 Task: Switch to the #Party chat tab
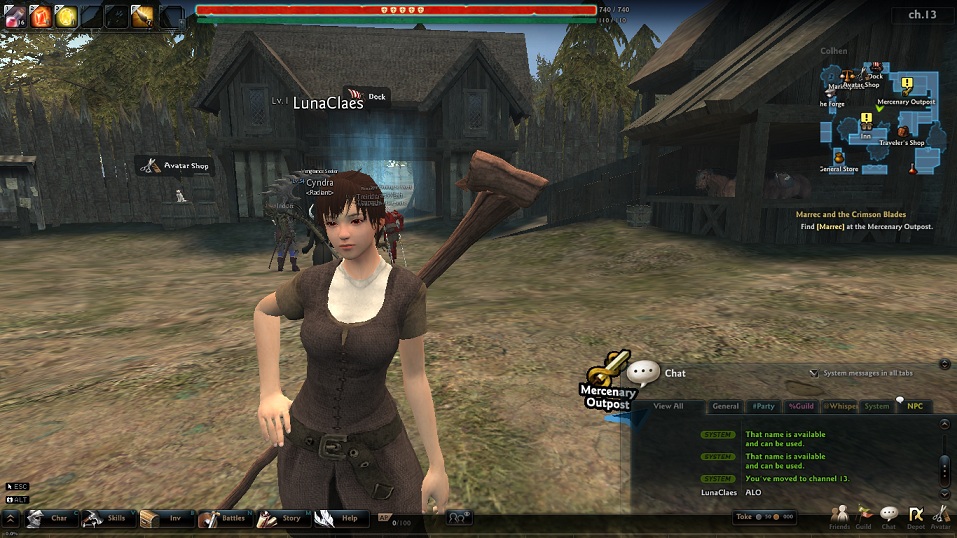tap(763, 406)
